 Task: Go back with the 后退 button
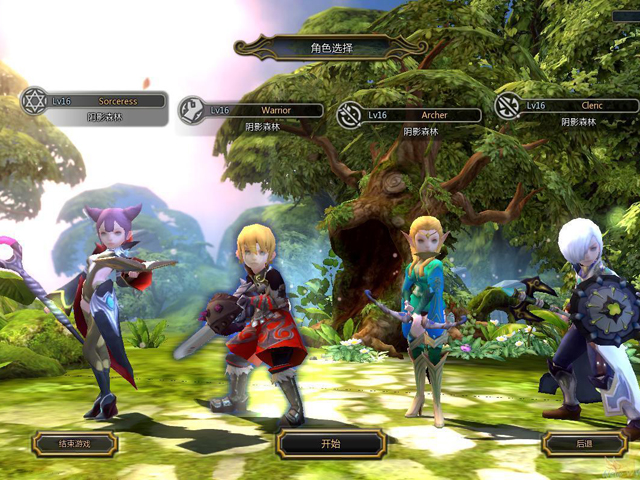coord(585,443)
